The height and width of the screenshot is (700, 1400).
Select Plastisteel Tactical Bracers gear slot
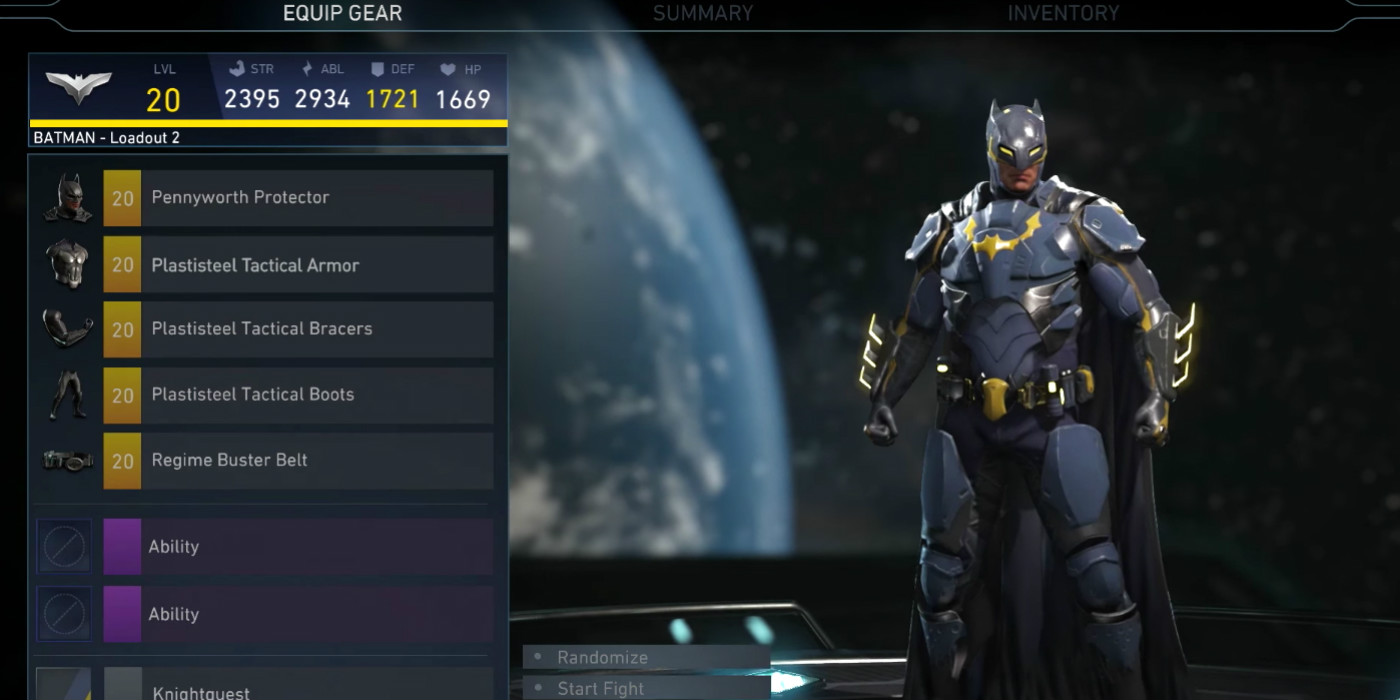pos(298,329)
